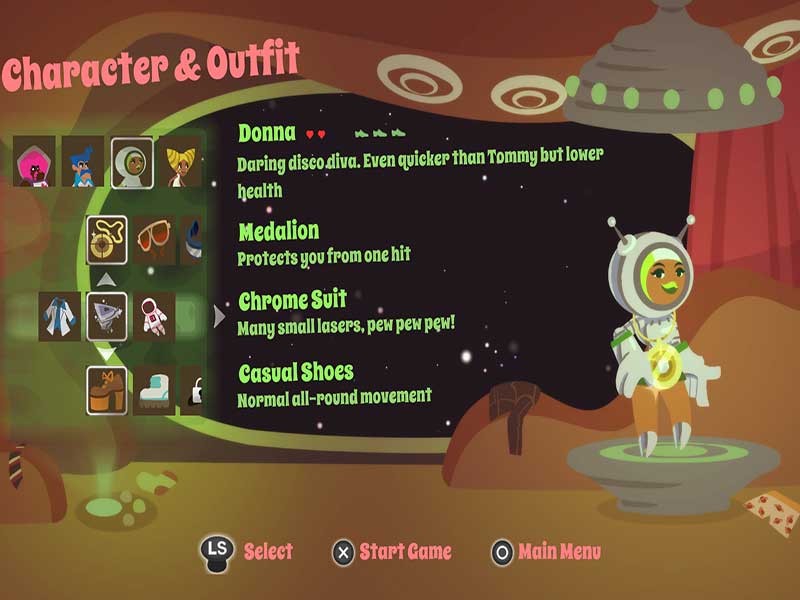Pick the yellow-haired character portrait
This screenshot has width=800, height=600.
[181, 162]
